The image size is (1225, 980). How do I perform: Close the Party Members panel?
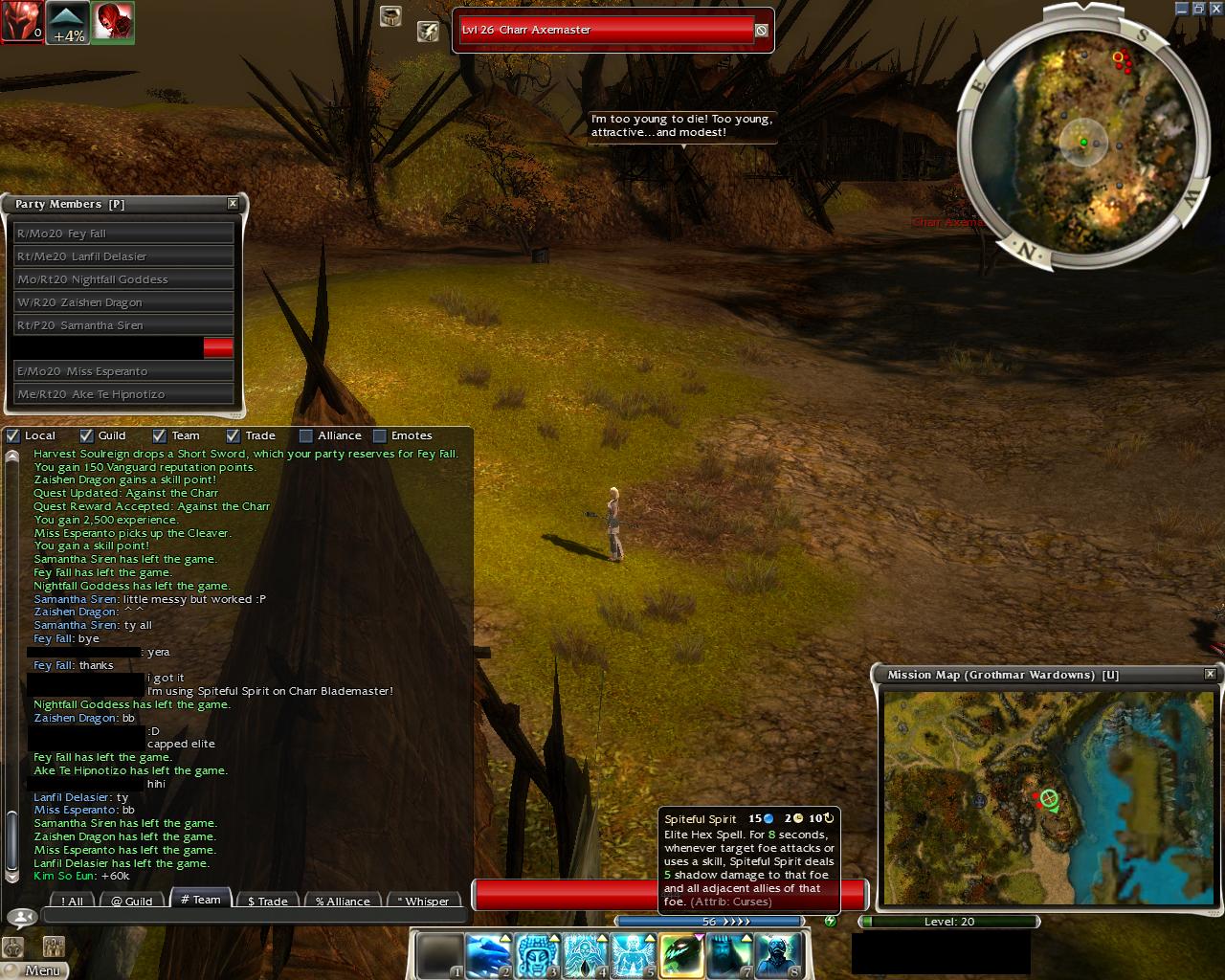click(x=233, y=204)
